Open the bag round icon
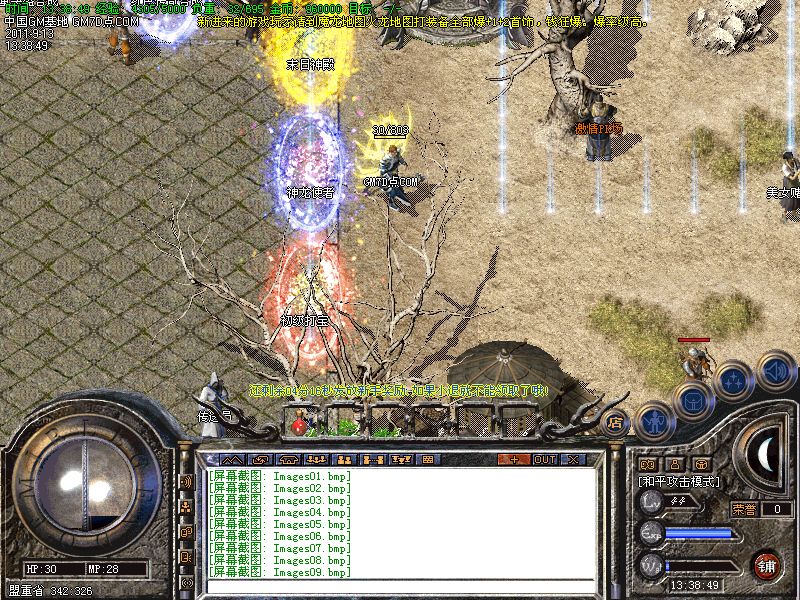This screenshot has height=600, width=800. click(692, 402)
